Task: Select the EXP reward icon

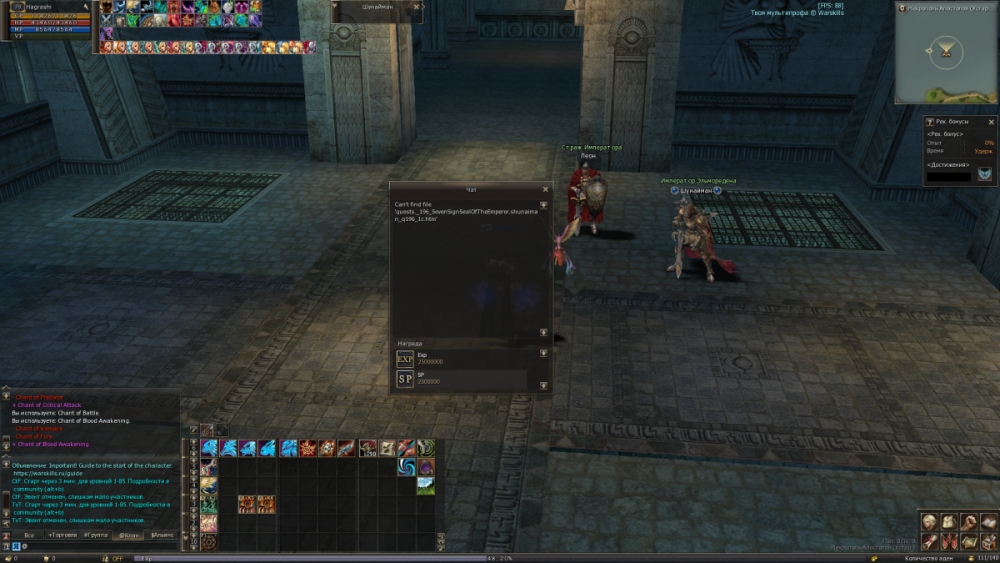Action: tap(405, 358)
